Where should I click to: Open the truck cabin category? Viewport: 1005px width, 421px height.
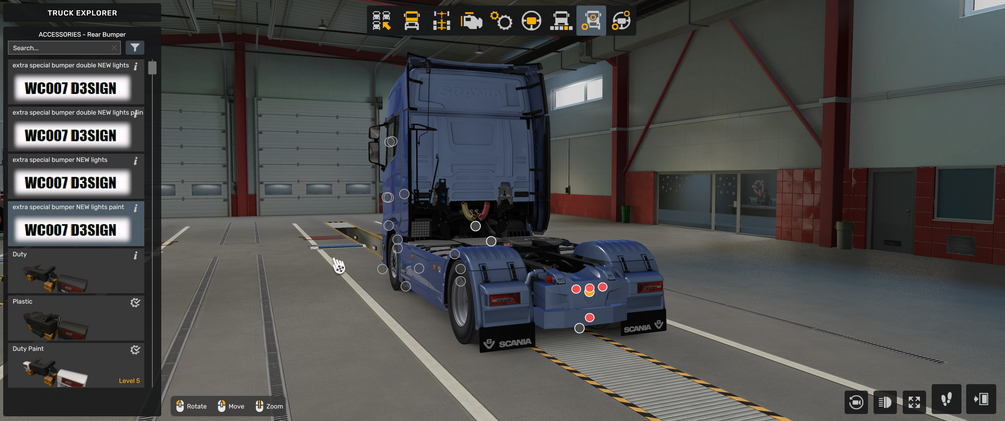[x=411, y=21]
